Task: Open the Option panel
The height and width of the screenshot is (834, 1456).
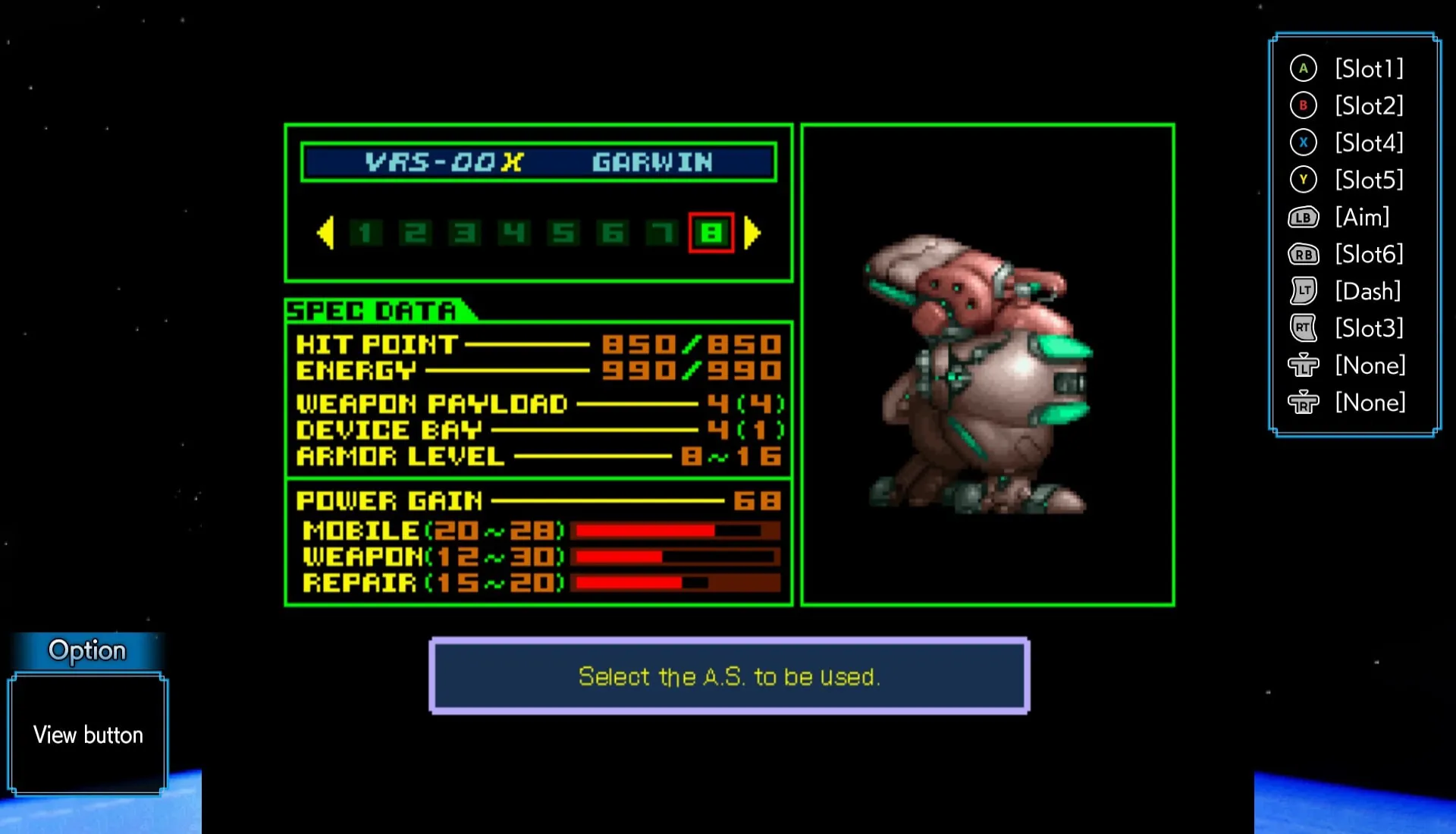Action: click(x=87, y=651)
